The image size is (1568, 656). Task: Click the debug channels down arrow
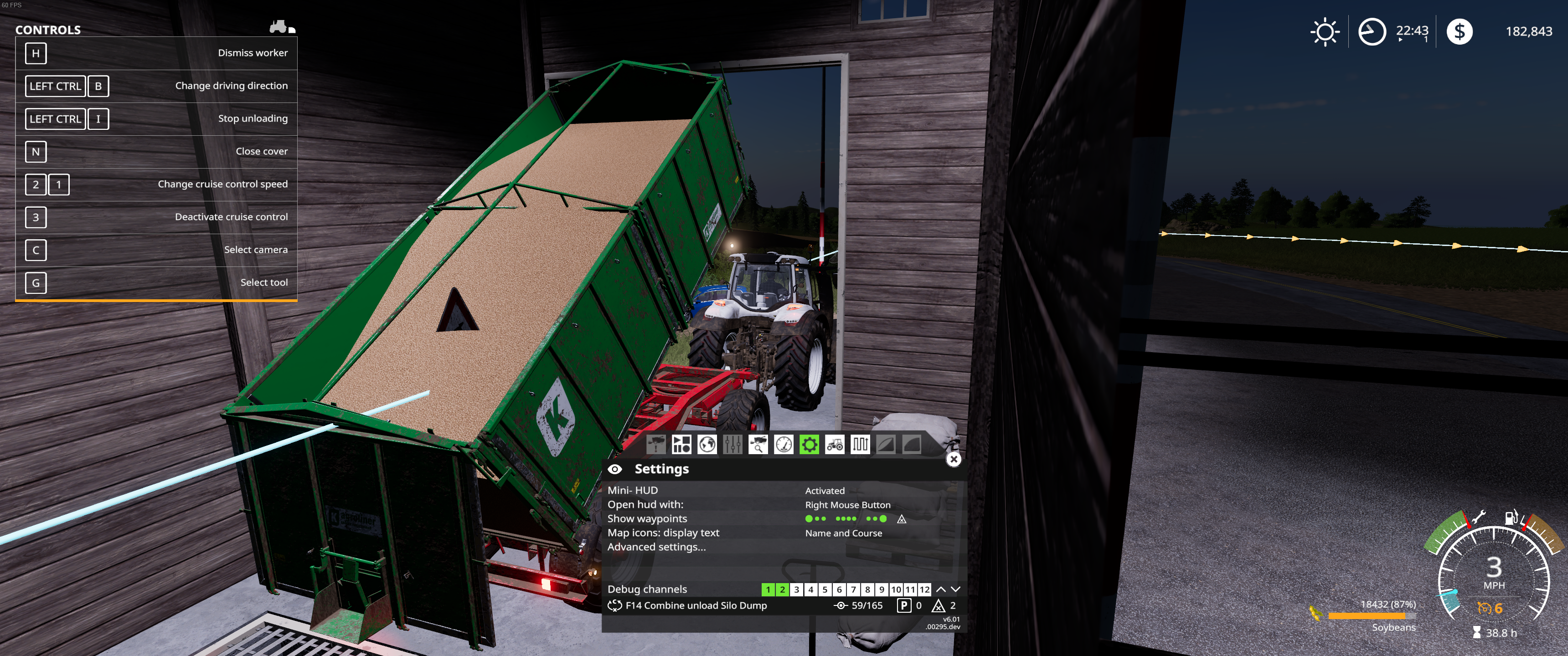click(x=955, y=589)
